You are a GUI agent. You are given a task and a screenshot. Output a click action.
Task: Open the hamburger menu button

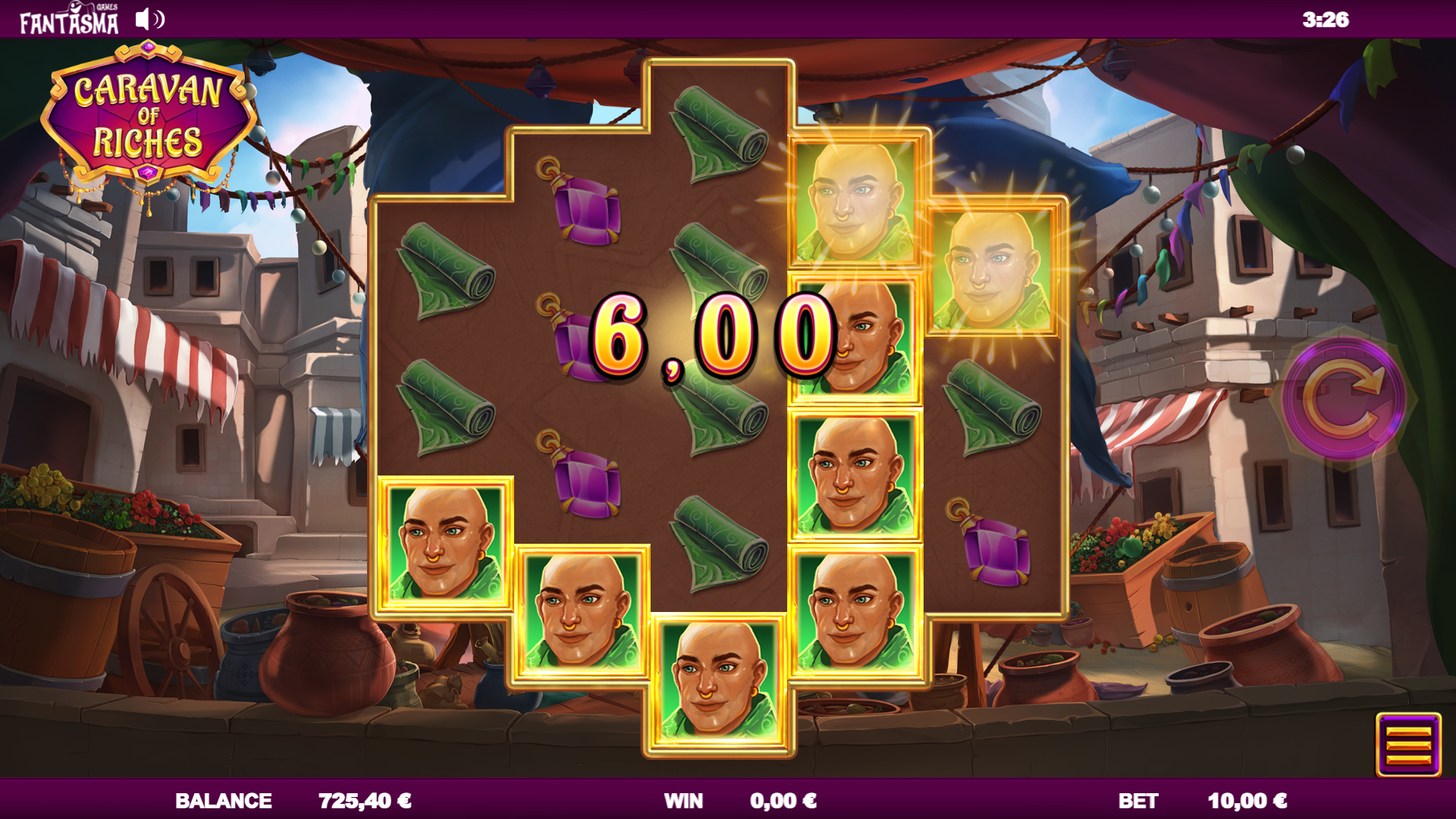1408,745
